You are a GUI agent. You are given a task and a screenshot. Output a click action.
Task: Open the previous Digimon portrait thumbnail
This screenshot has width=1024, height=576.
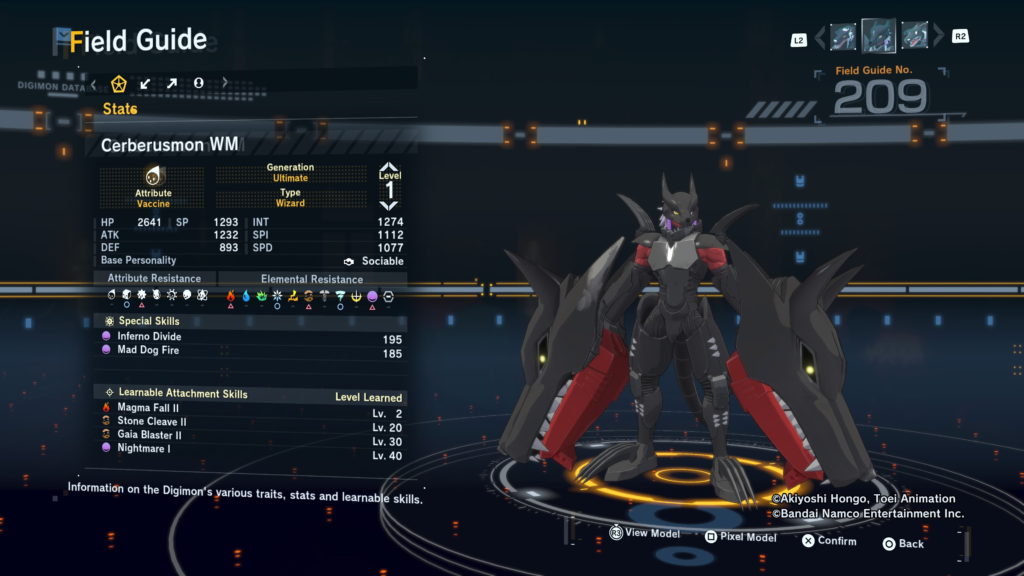point(843,37)
